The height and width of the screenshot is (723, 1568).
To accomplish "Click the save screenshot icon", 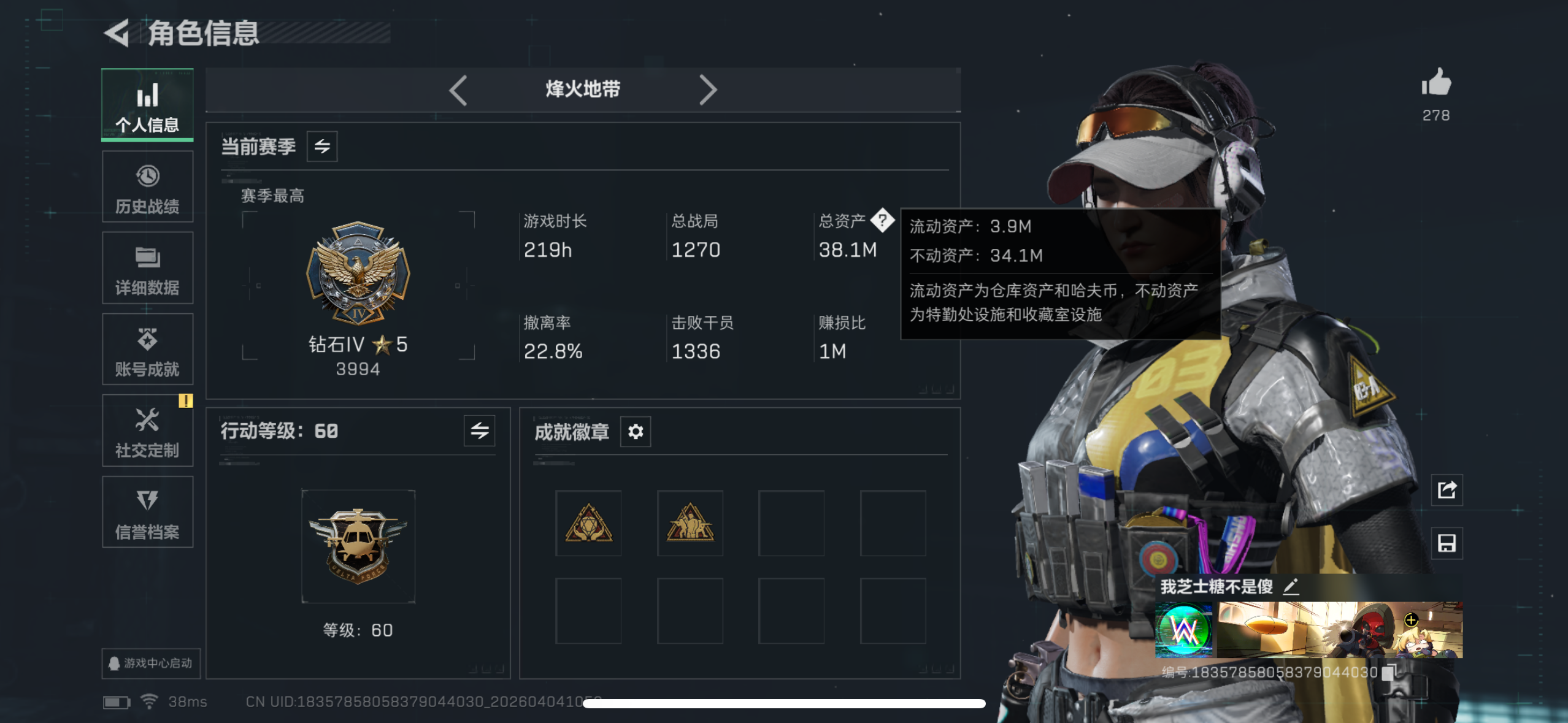I will (1447, 543).
